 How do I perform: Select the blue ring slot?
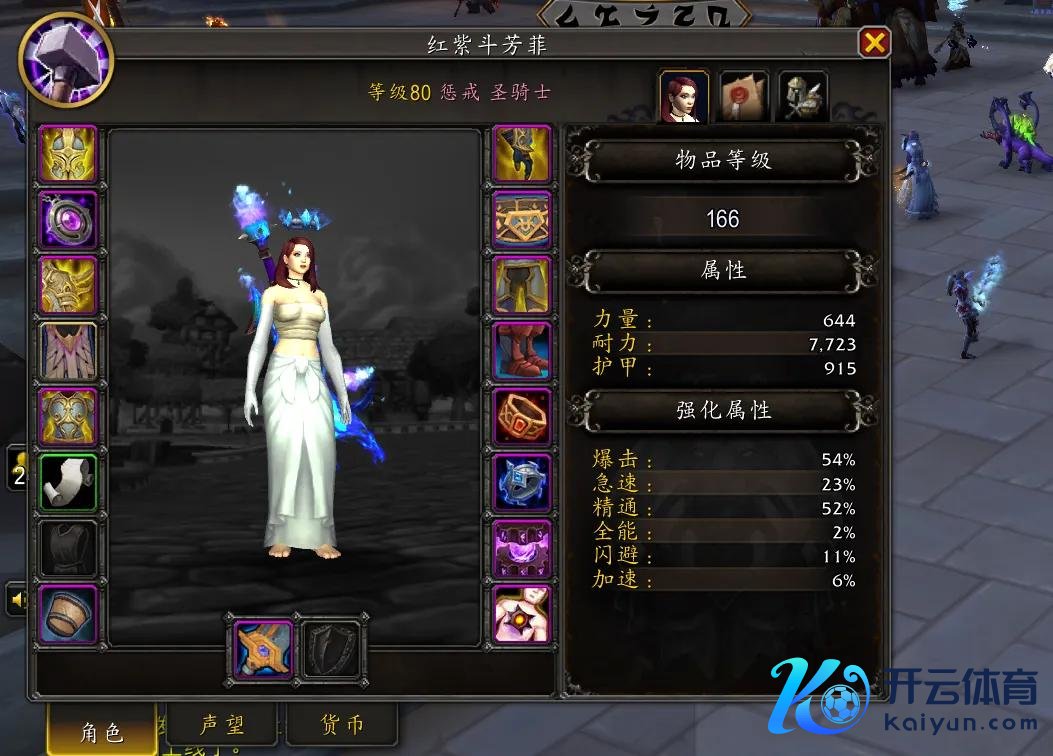522,484
